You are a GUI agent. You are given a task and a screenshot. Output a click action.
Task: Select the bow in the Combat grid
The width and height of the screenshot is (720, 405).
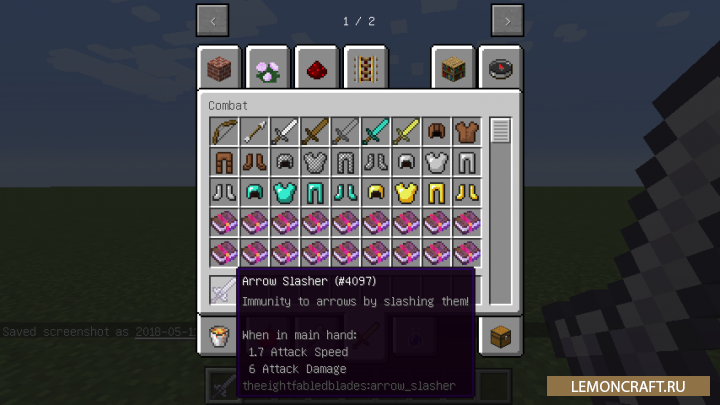223,131
